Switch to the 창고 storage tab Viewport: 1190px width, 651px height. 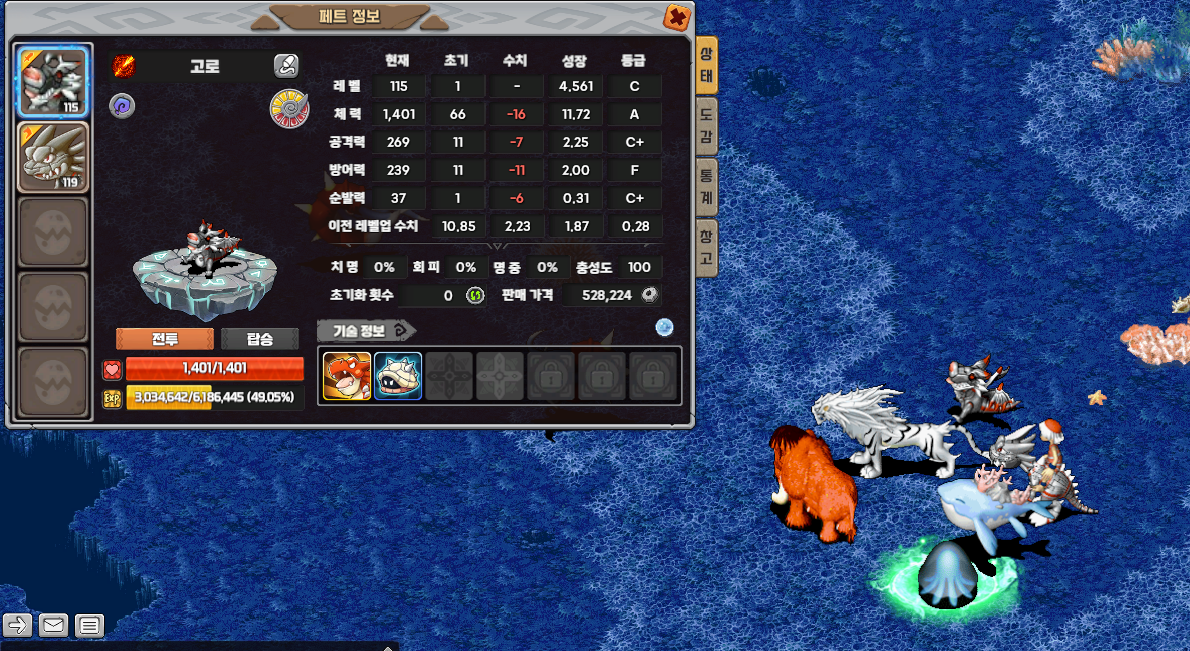coord(706,248)
